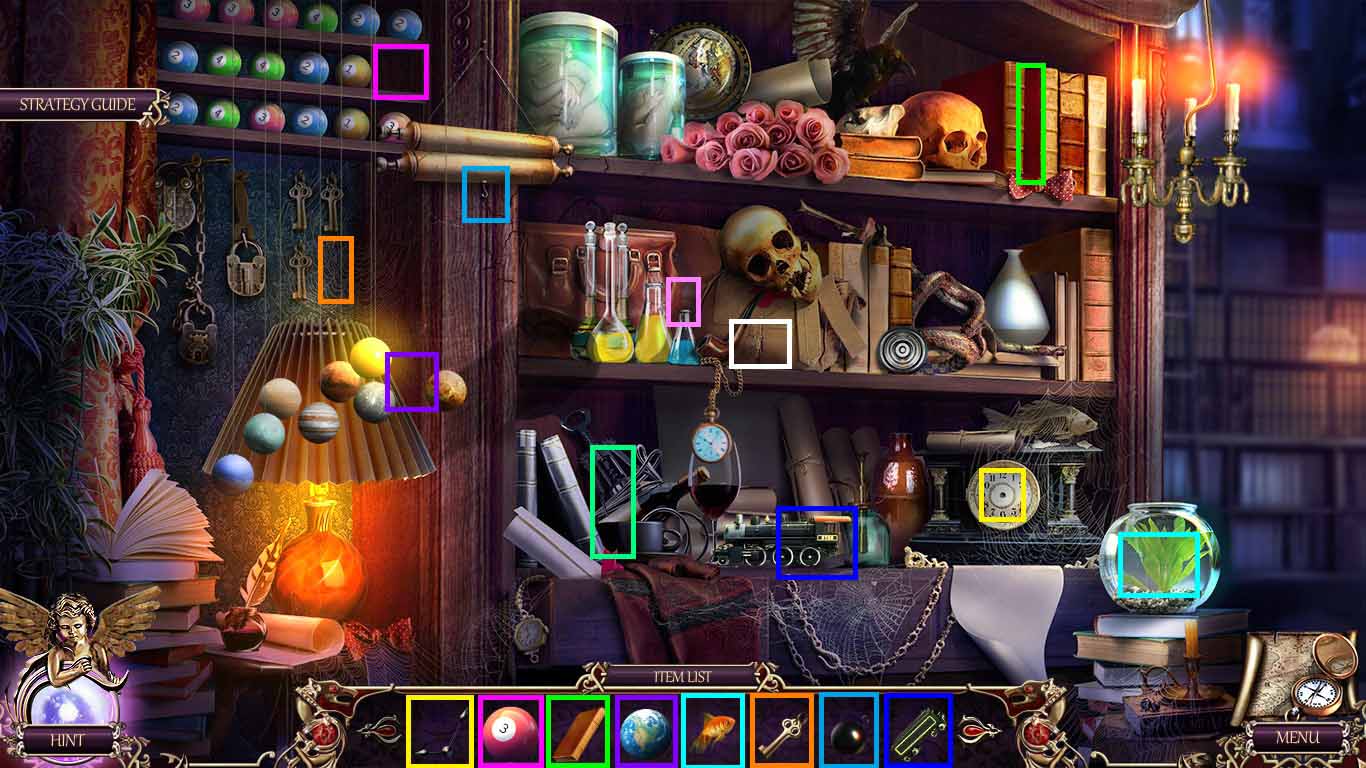Click the Item List banner

pyautogui.click(x=683, y=676)
